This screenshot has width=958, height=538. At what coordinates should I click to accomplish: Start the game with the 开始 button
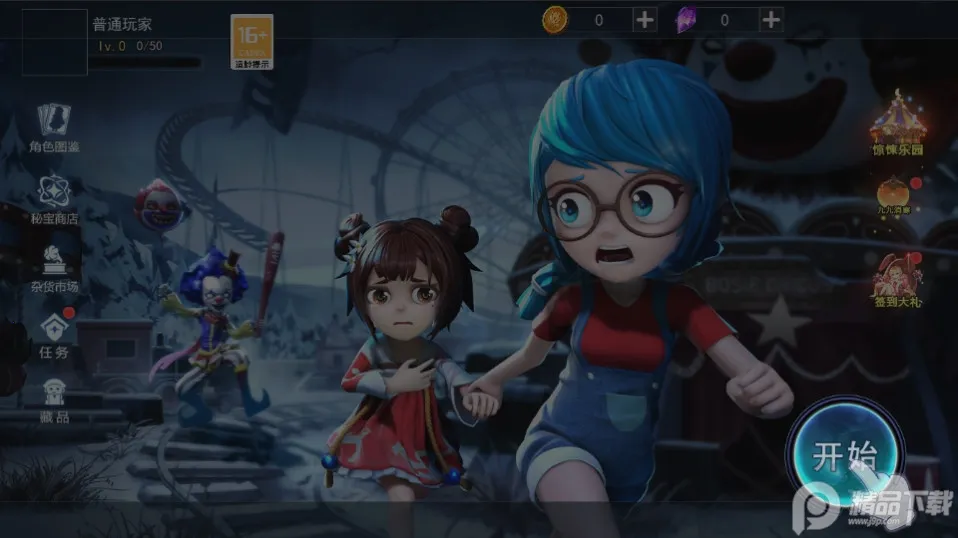point(844,457)
